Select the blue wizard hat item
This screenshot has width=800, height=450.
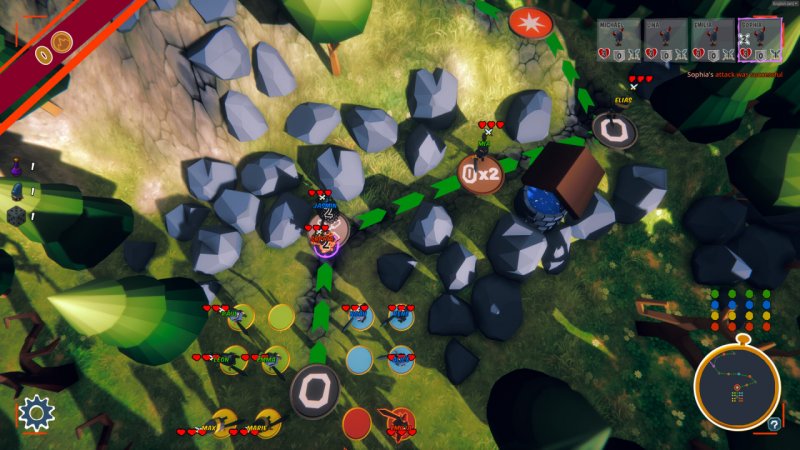17,190
